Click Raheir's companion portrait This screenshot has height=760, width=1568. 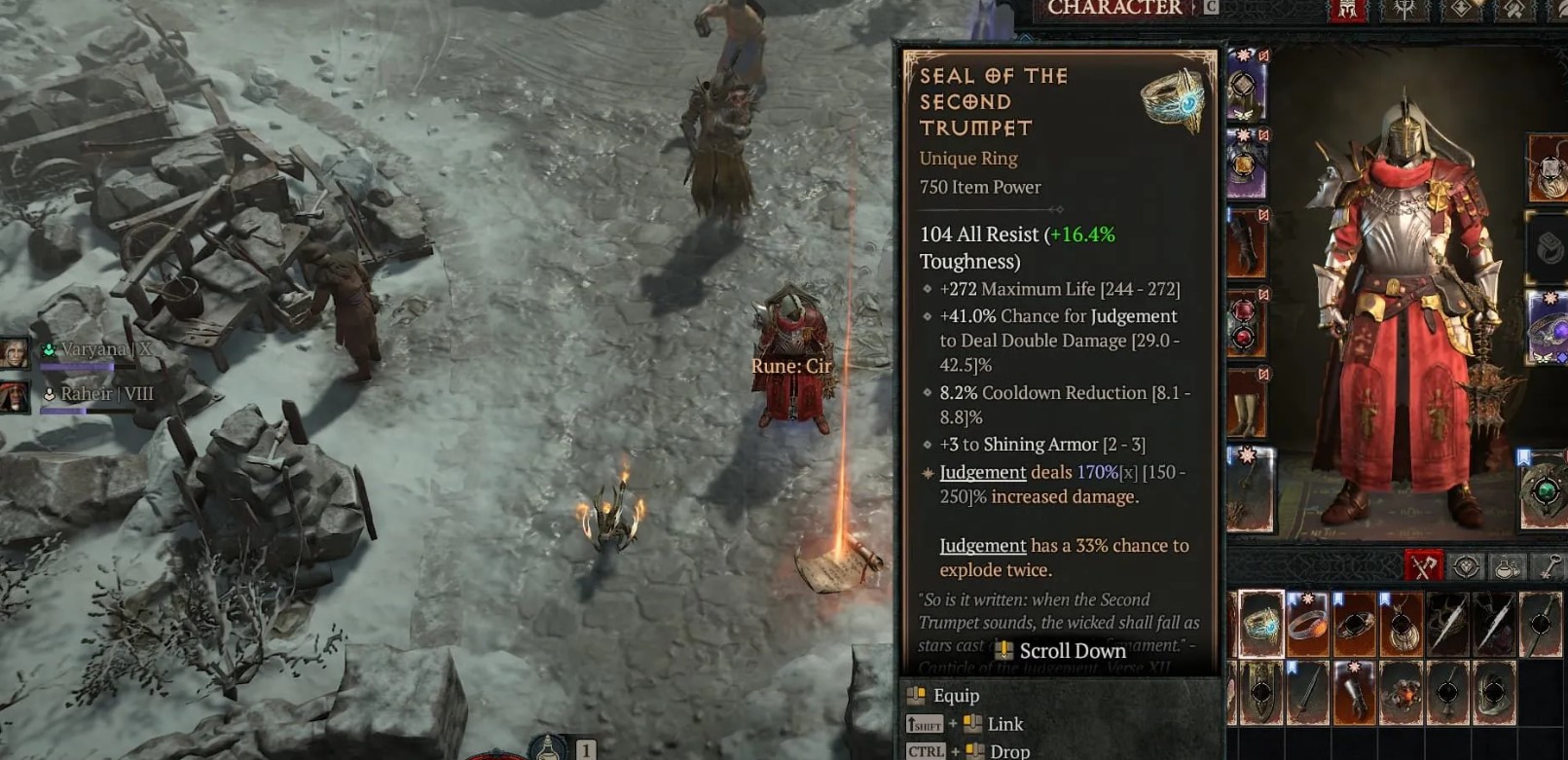tap(15, 396)
